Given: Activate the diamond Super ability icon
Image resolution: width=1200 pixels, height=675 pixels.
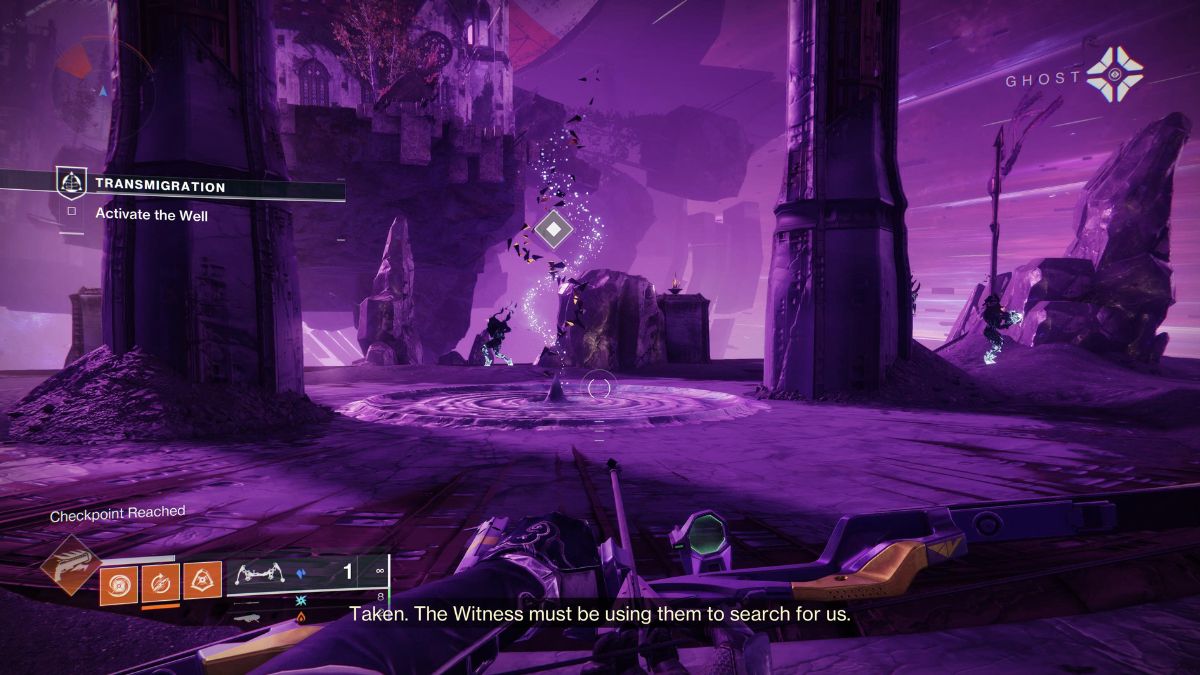Looking at the screenshot, I should point(71,566).
